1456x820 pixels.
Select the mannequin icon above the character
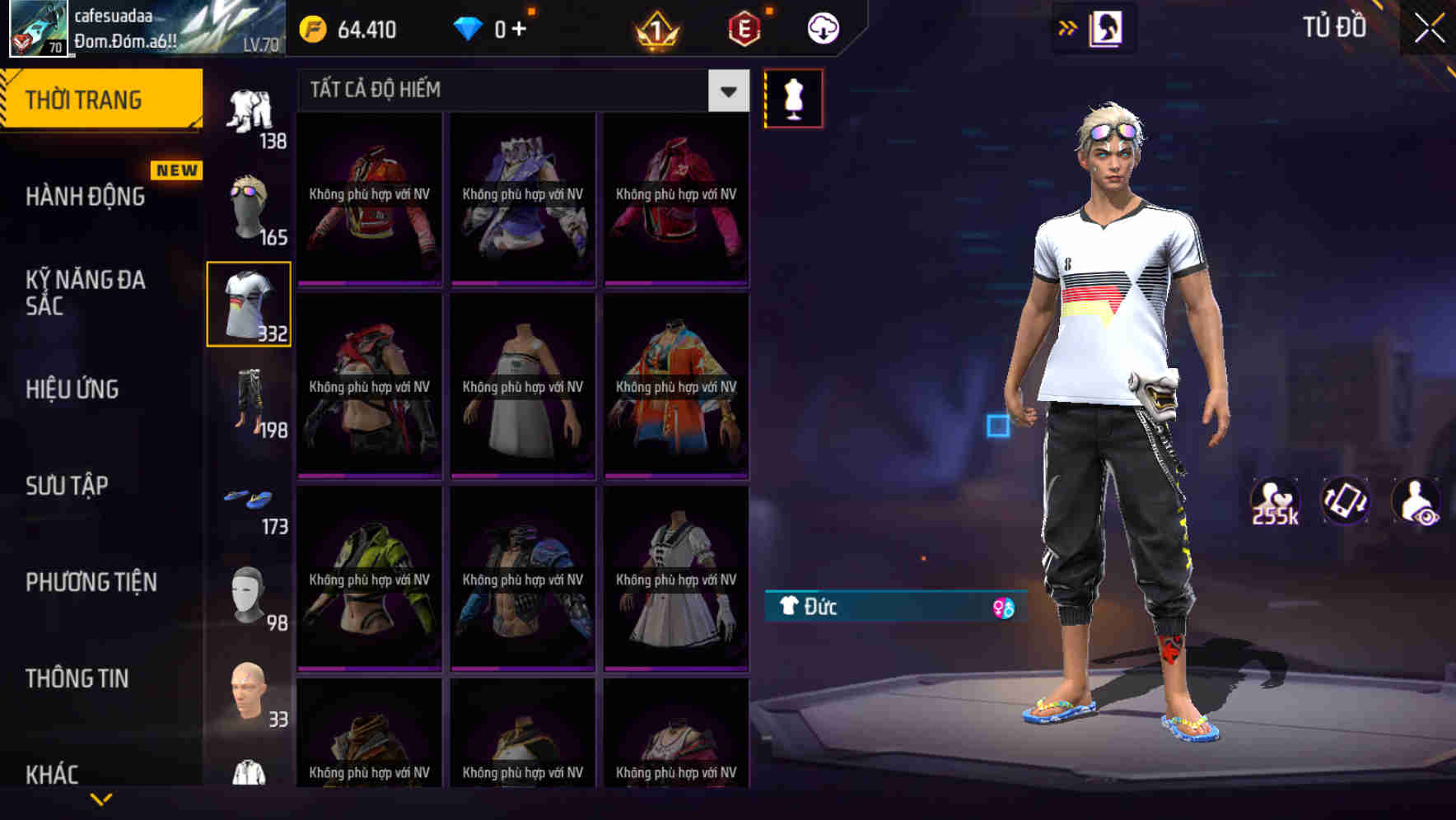point(793,97)
